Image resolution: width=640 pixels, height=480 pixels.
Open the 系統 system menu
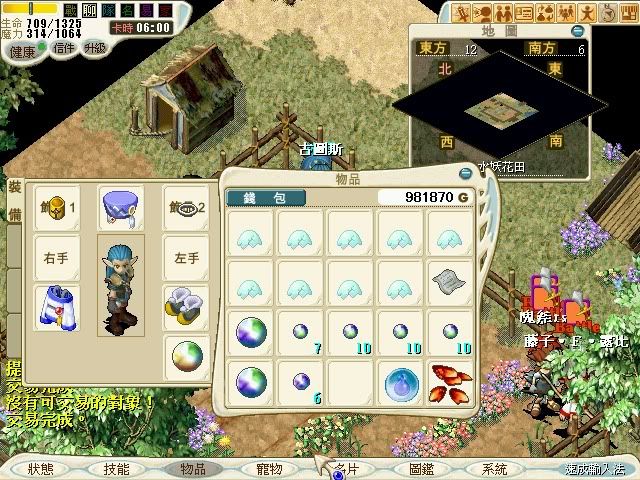pyautogui.click(x=494, y=468)
